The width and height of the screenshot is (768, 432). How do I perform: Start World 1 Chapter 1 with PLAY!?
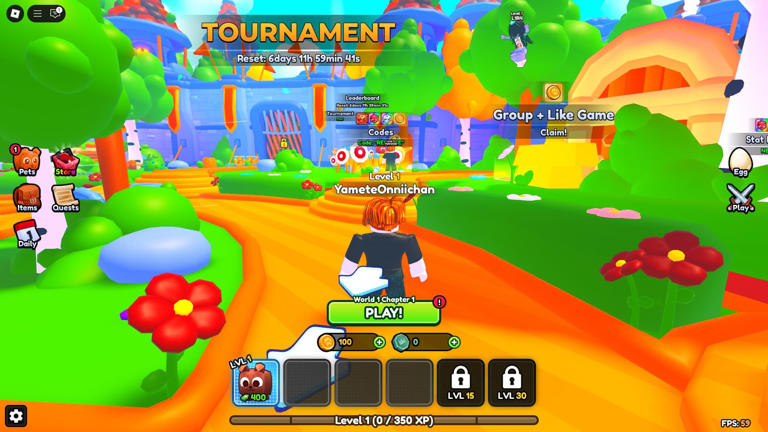384,313
